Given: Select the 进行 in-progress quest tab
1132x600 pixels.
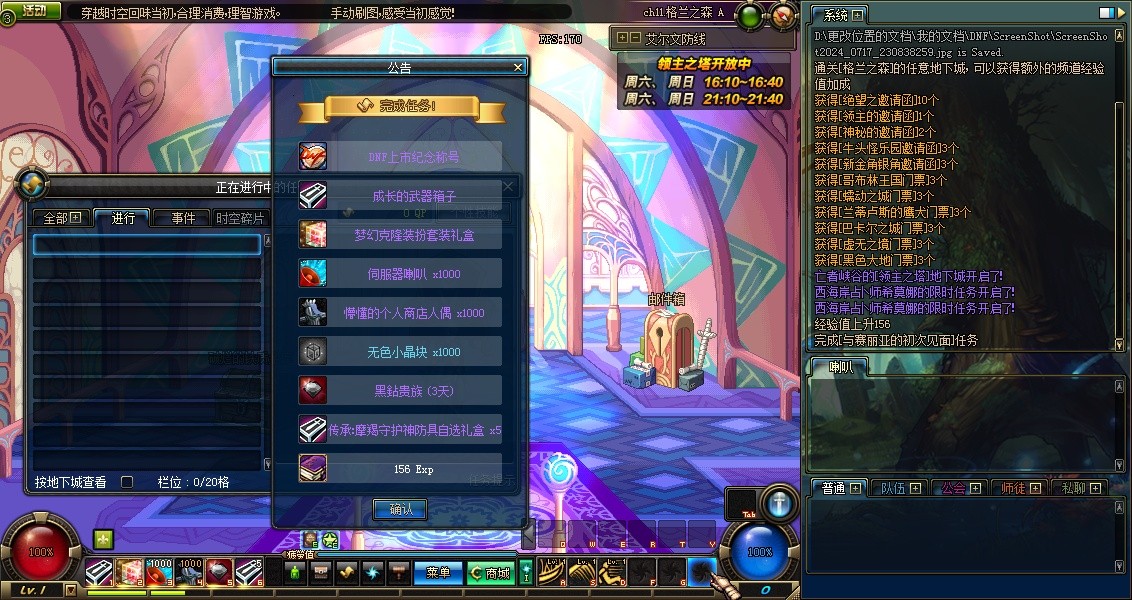Looking at the screenshot, I should pos(123,218).
